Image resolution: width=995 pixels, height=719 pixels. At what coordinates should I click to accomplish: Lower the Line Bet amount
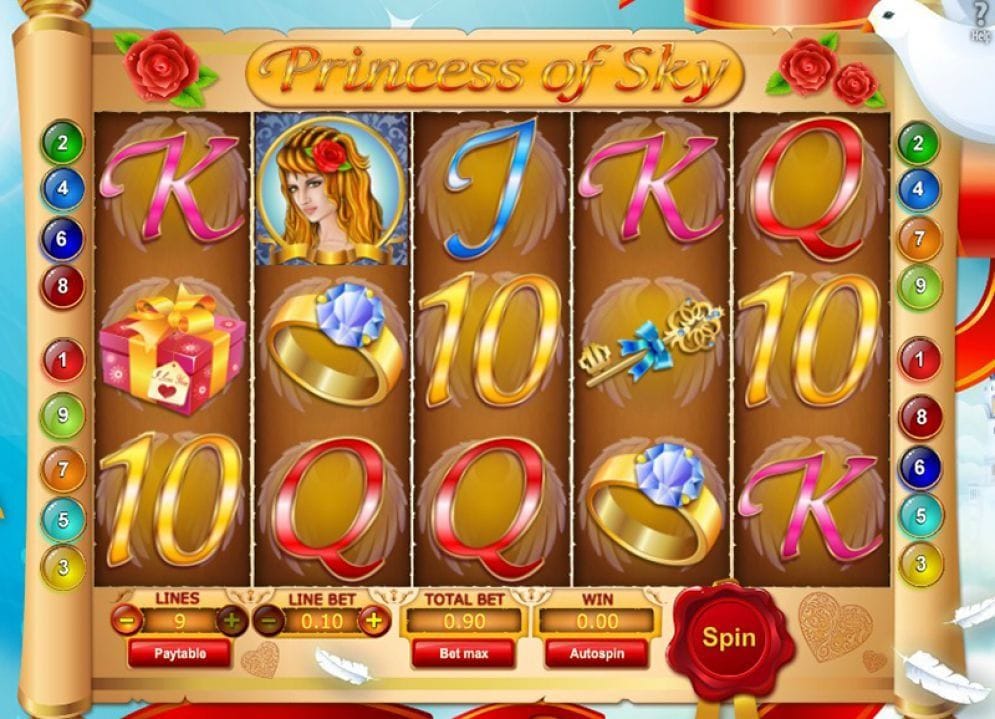coord(268,621)
